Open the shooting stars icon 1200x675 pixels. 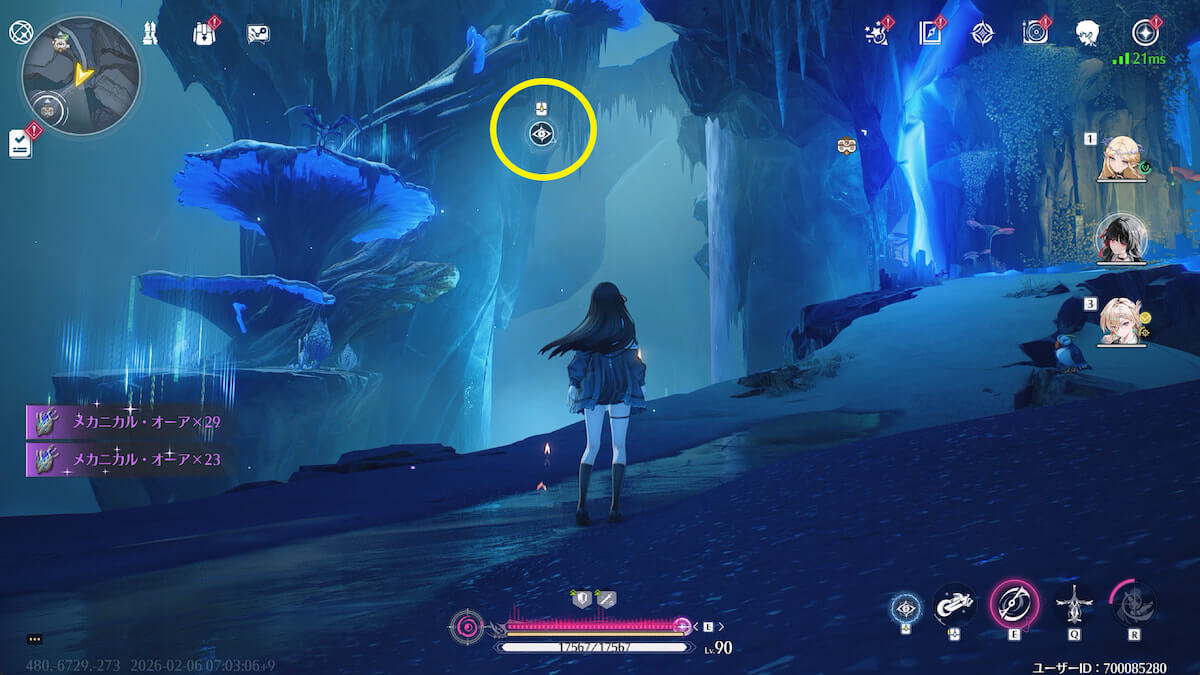point(877,33)
